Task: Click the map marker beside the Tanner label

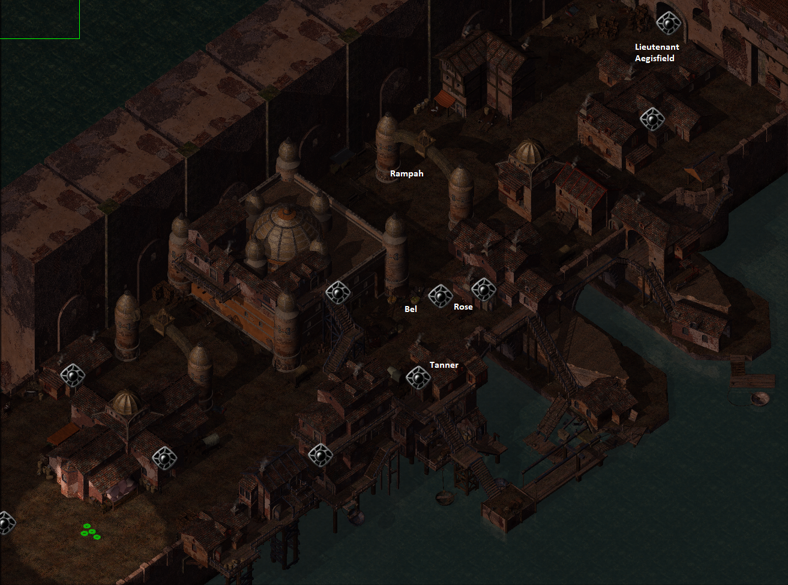Action: coord(418,377)
